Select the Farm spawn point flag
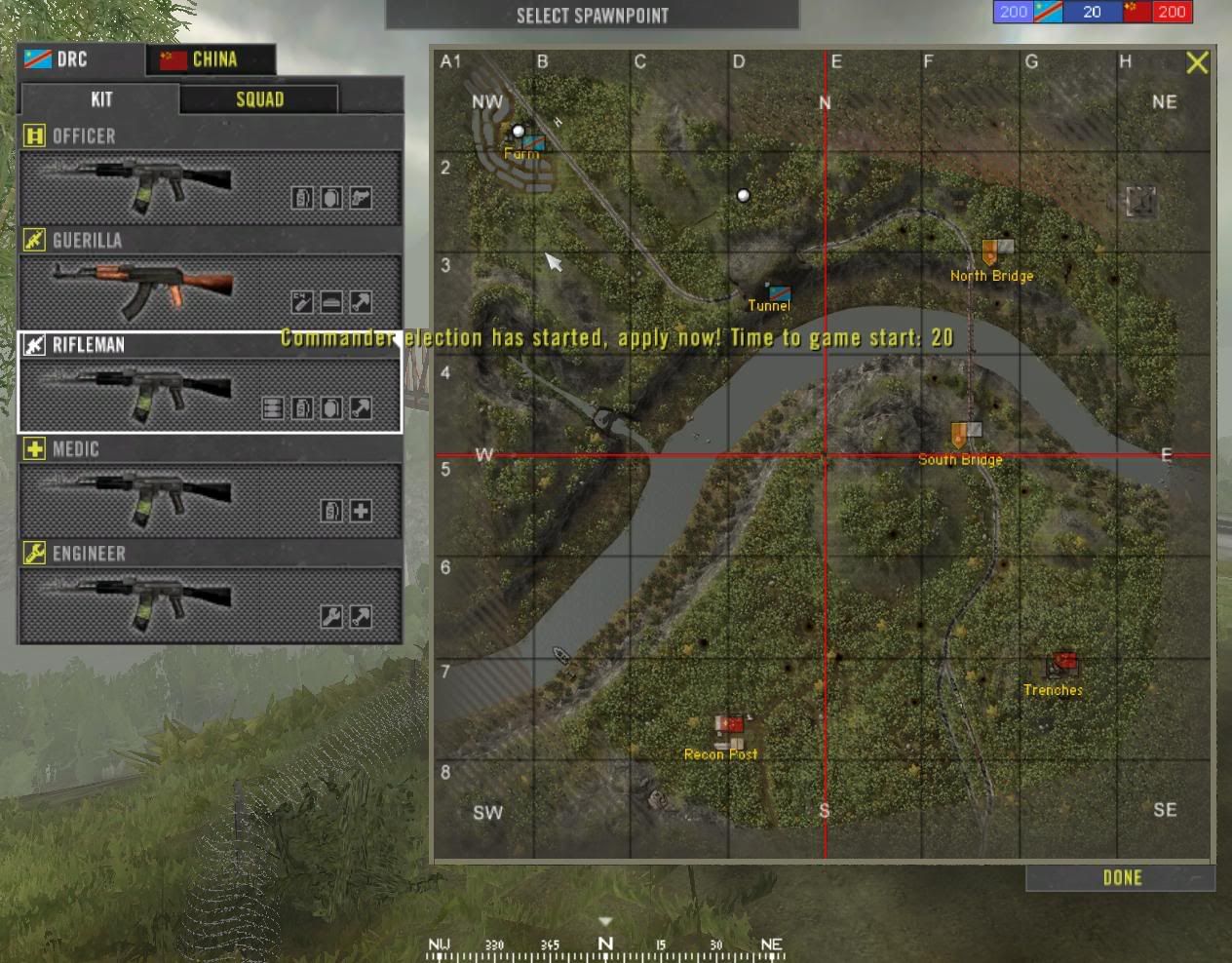 coord(532,142)
